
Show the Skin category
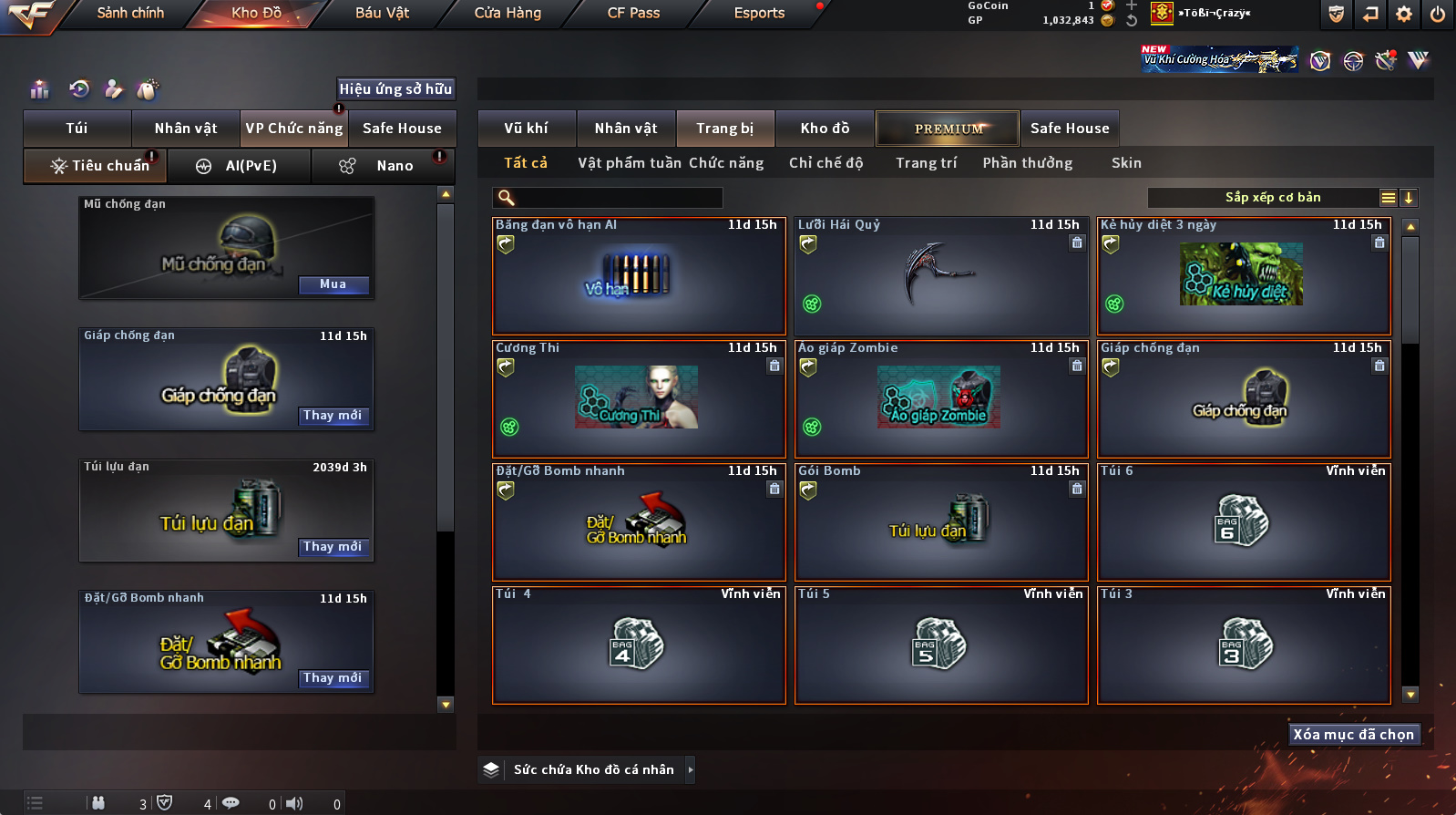pos(1126,163)
